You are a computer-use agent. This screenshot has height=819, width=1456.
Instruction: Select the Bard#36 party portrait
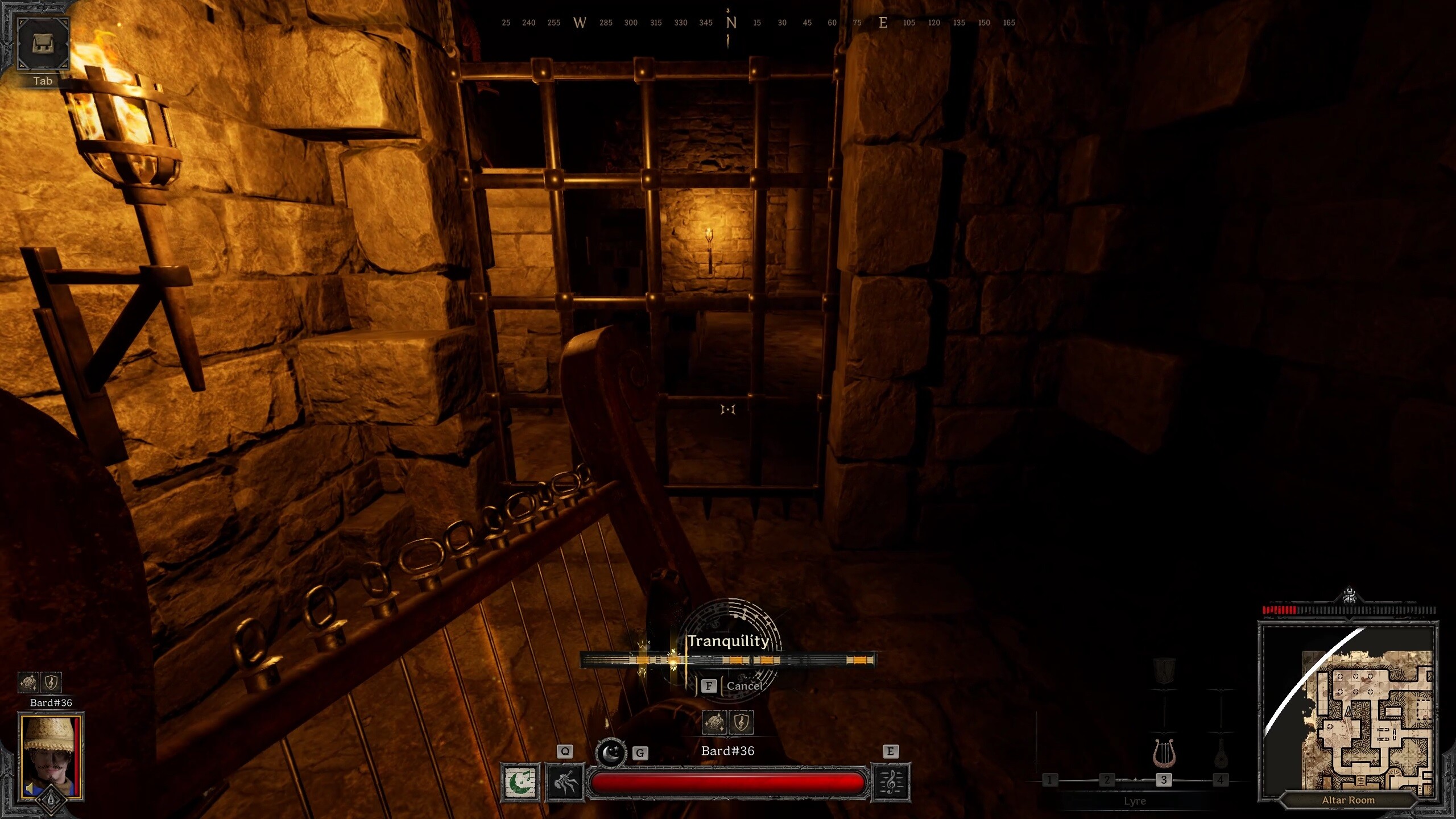coord(51,756)
